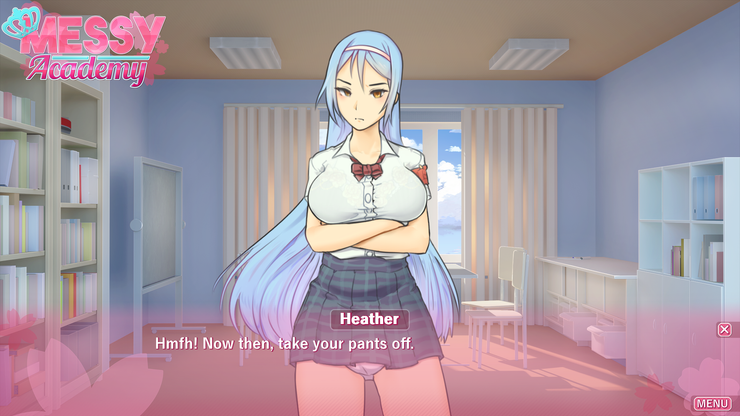This screenshot has width=740, height=416.
Task: Open the MENU button
Action: tap(711, 403)
